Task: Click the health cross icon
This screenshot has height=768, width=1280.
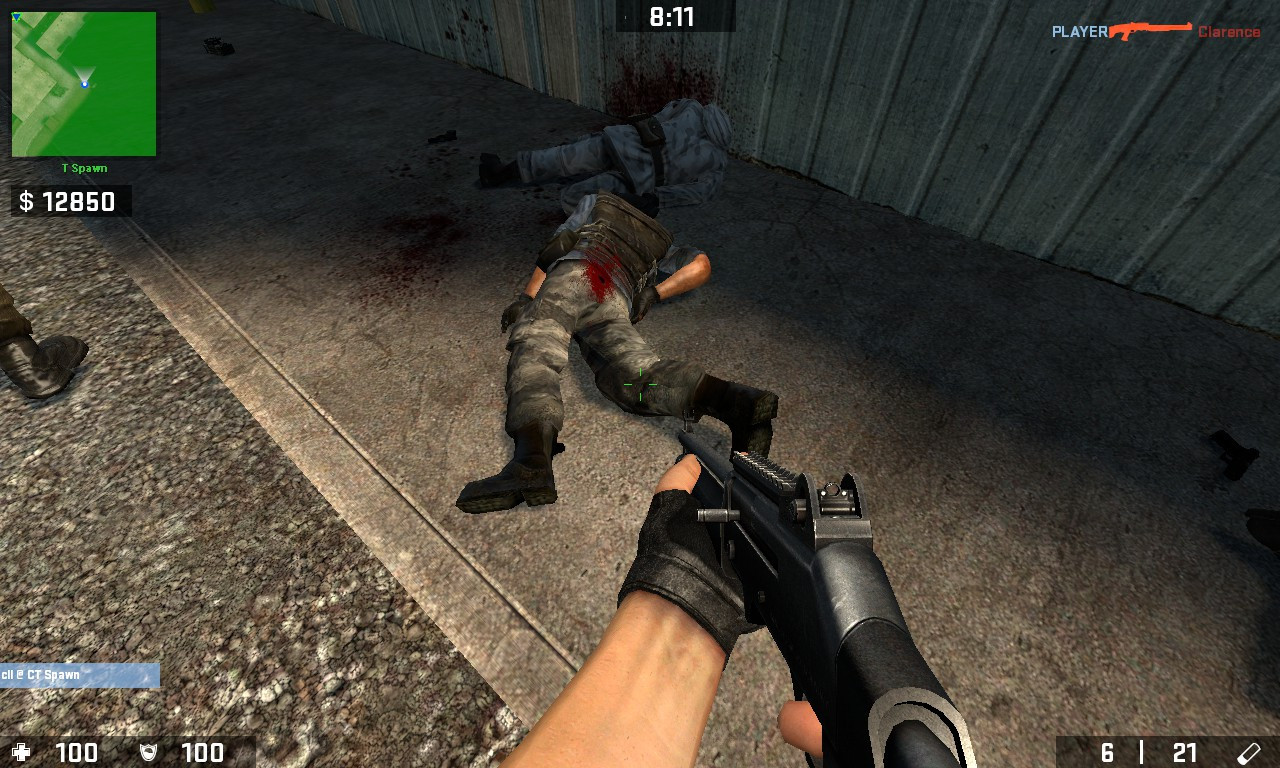Action: (20, 752)
